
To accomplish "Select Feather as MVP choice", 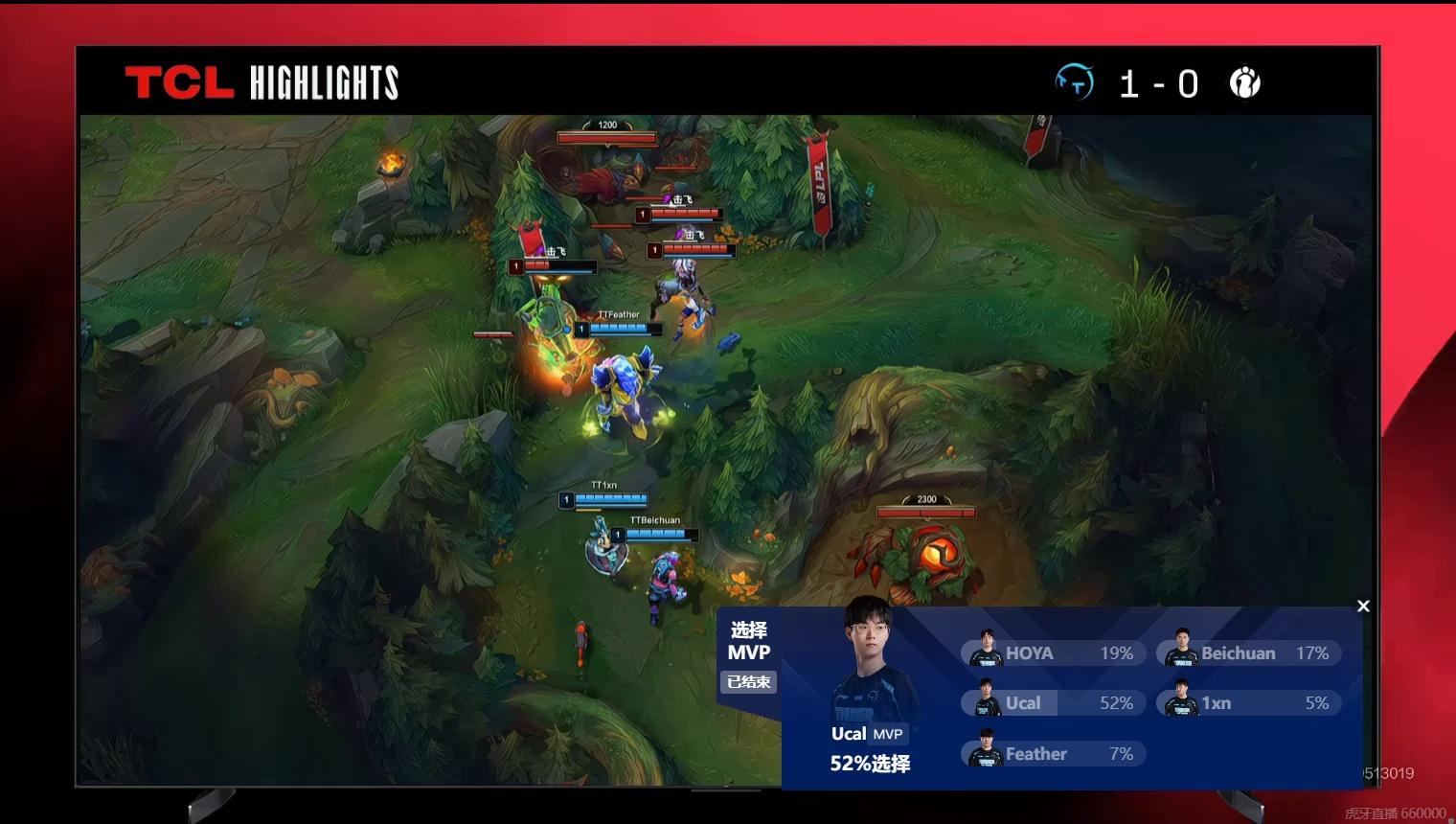I will (1053, 754).
